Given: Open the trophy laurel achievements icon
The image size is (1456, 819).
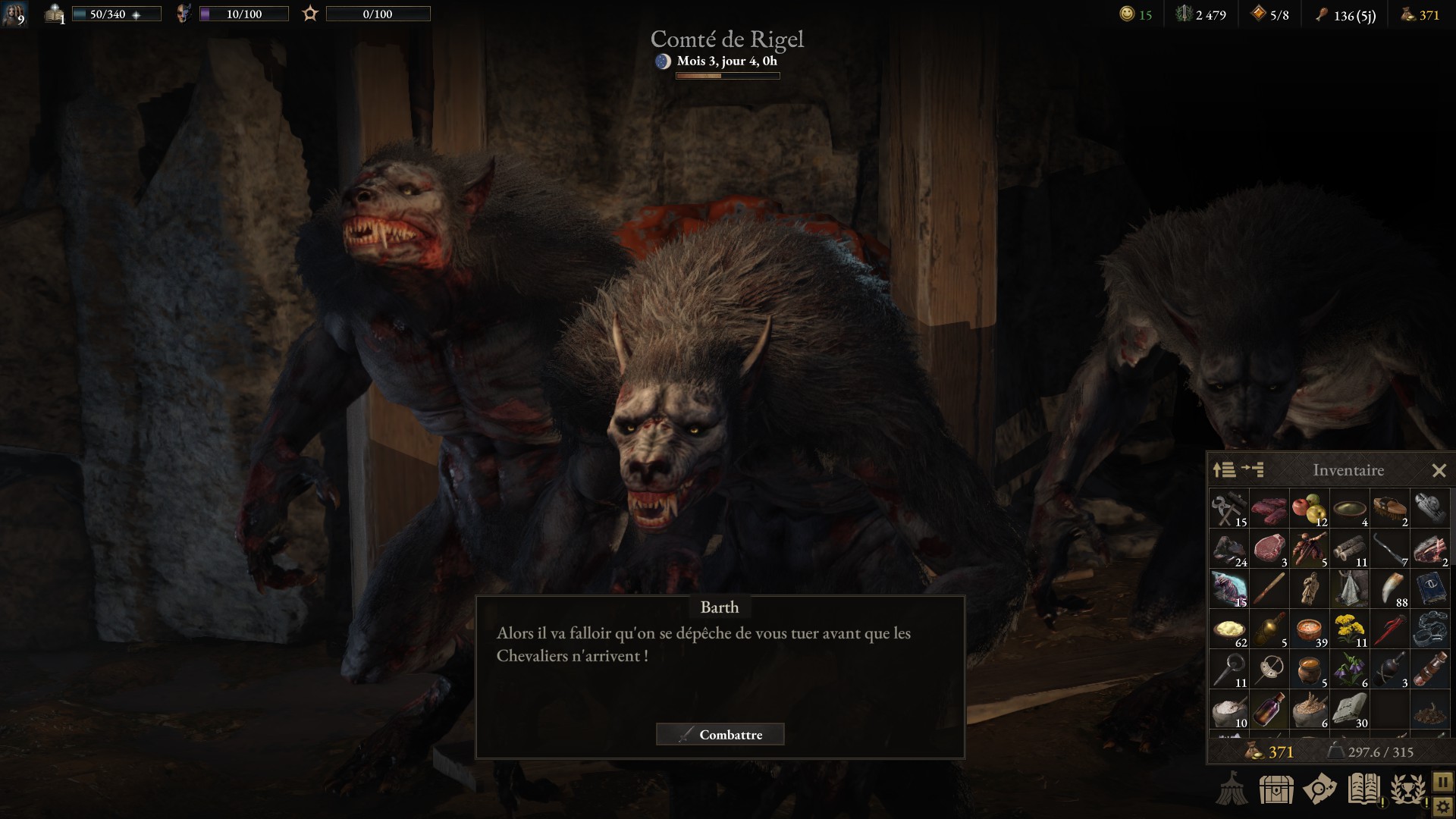Looking at the screenshot, I should point(1407,789).
